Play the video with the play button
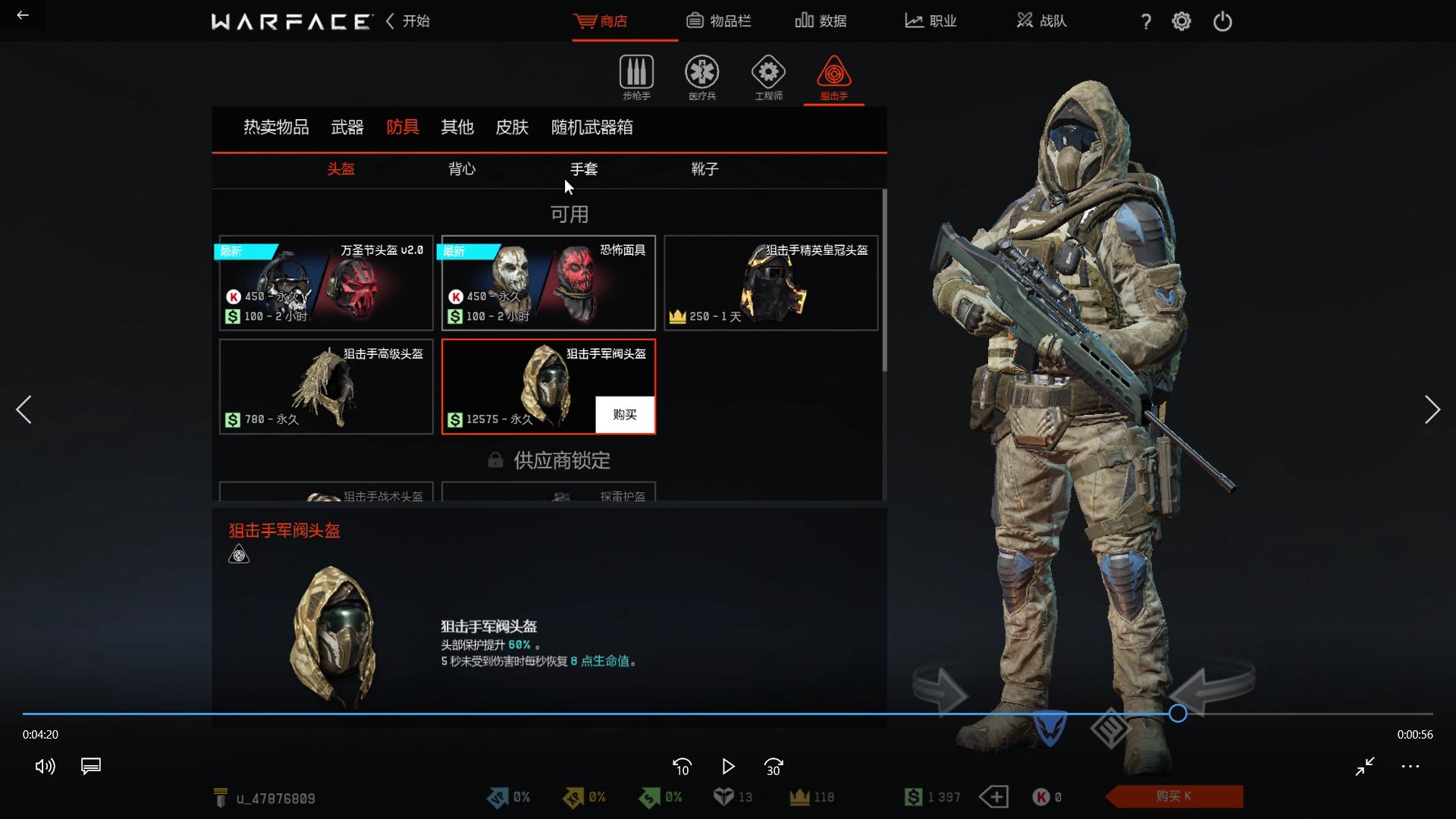 [x=728, y=767]
